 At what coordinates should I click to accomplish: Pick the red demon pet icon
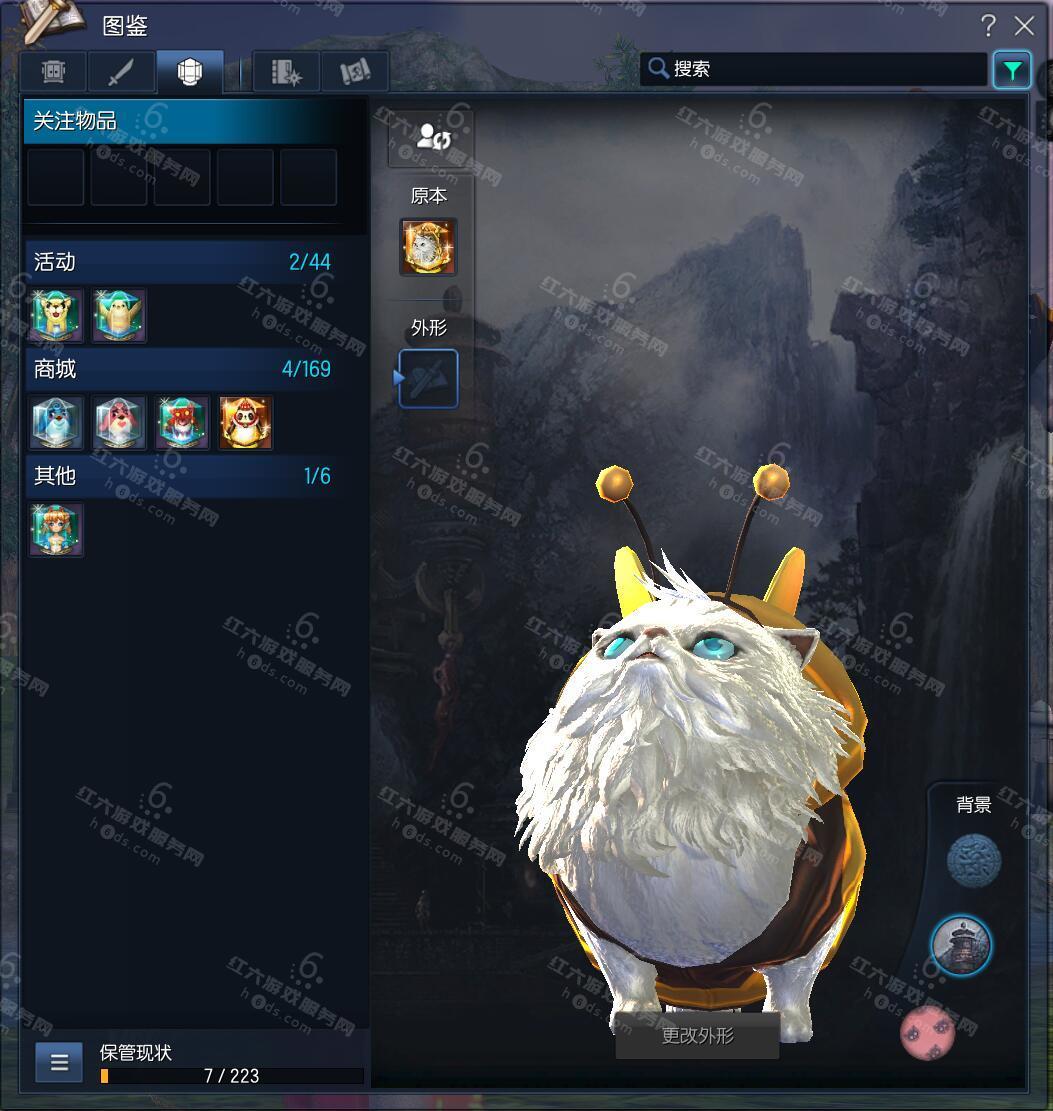tap(183, 423)
